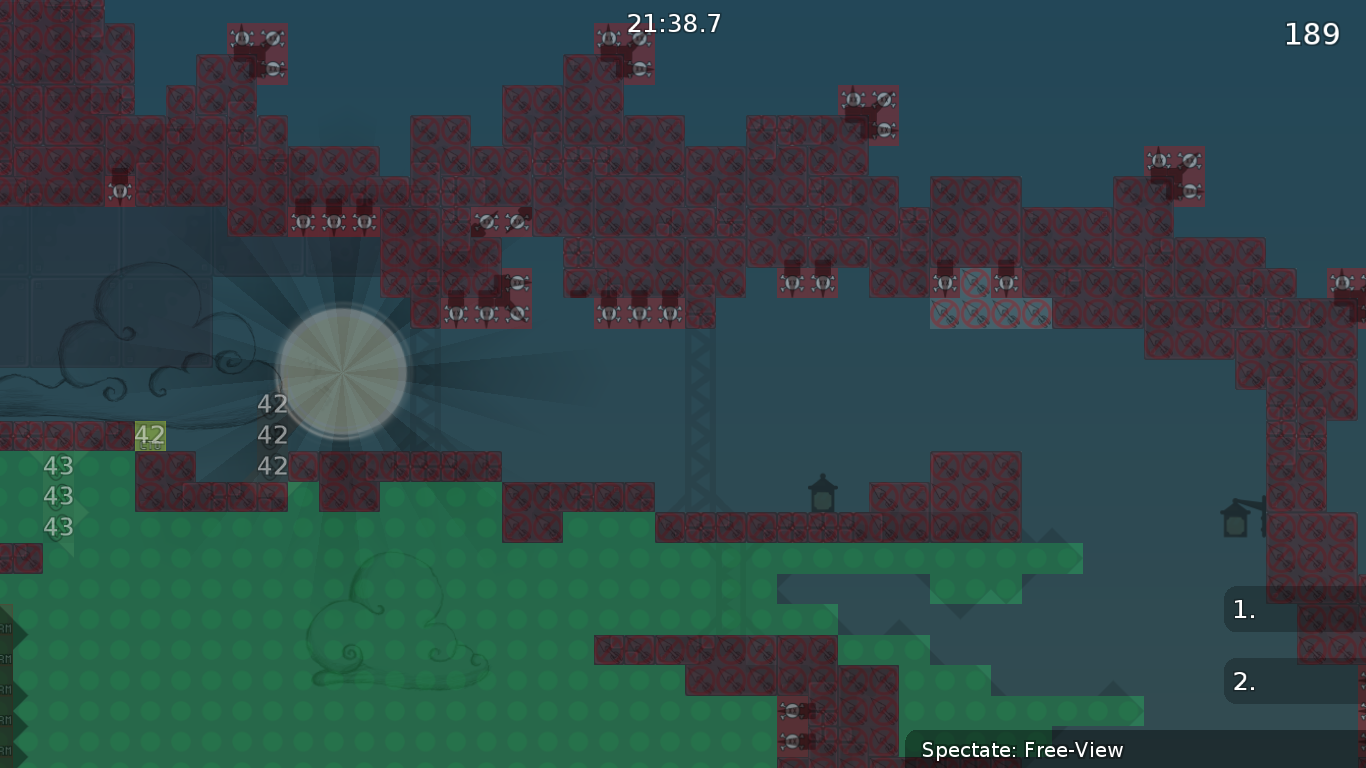Image resolution: width=1366 pixels, height=768 pixels.
Task: Select the race timer 21:38.7
Action: tap(672, 24)
